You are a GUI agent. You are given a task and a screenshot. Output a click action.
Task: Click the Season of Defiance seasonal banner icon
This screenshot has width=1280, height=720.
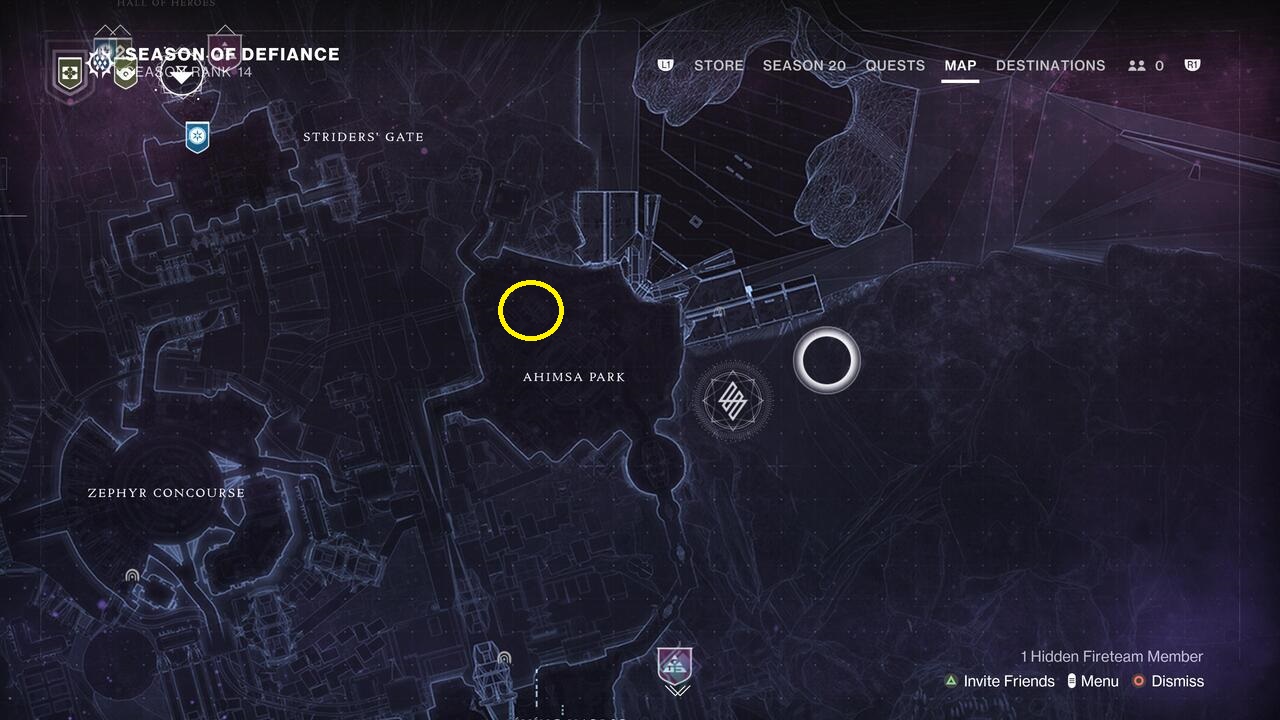(98, 62)
